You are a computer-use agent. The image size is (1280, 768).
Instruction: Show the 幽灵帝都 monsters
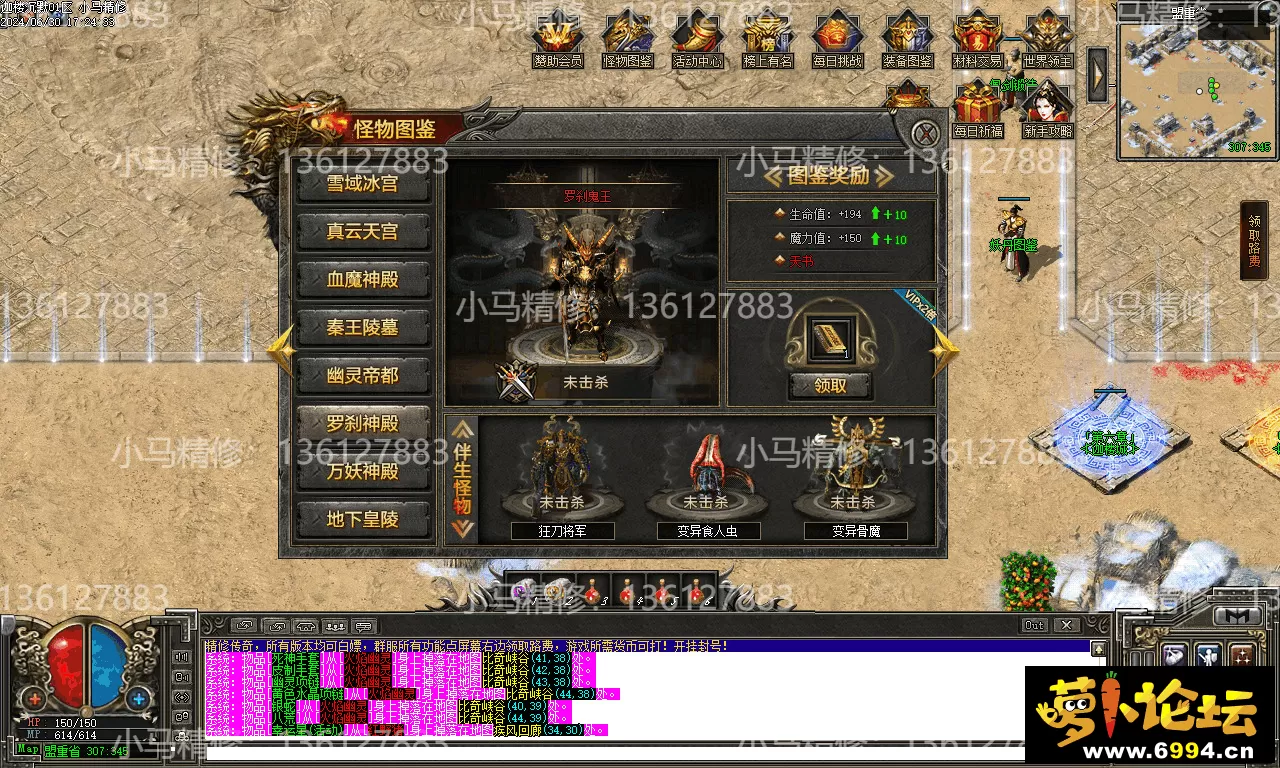tap(363, 376)
